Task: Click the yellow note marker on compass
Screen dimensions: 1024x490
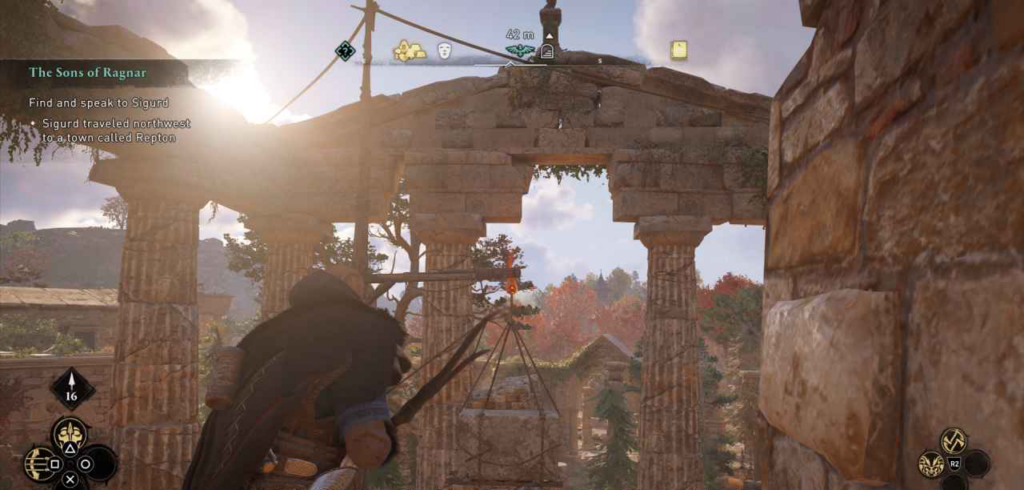Action: pos(679,49)
